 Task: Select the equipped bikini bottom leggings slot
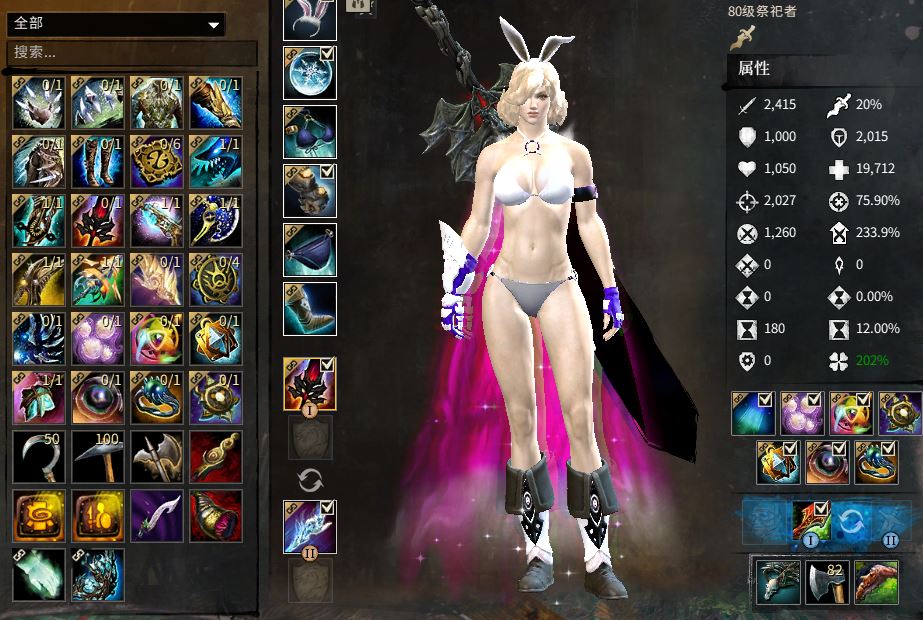coord(309,250)
